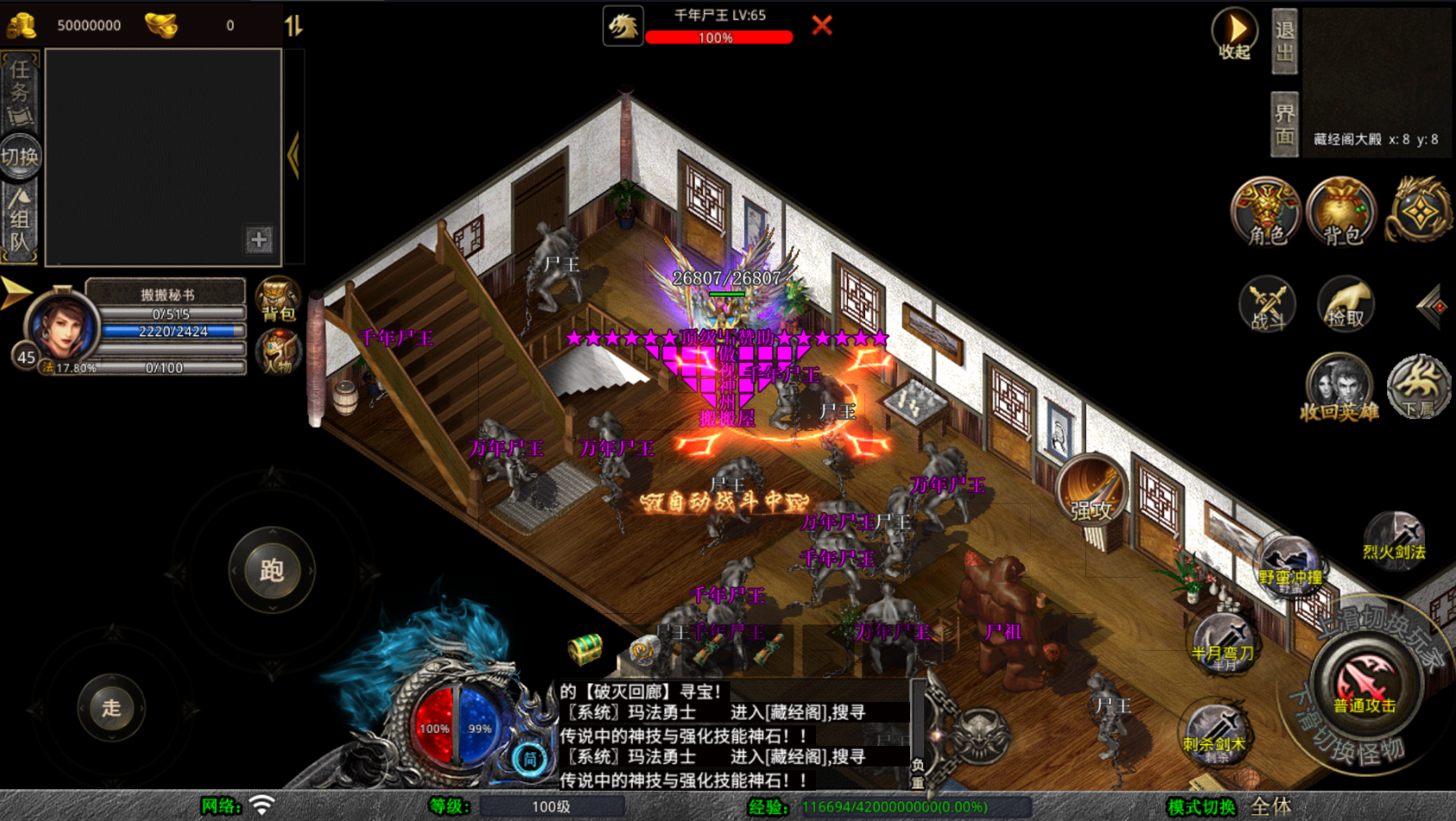Open the 战斗 combat menu
Image resolution: width=1456 pixels, height=821 pixels.
point(1266,305)
